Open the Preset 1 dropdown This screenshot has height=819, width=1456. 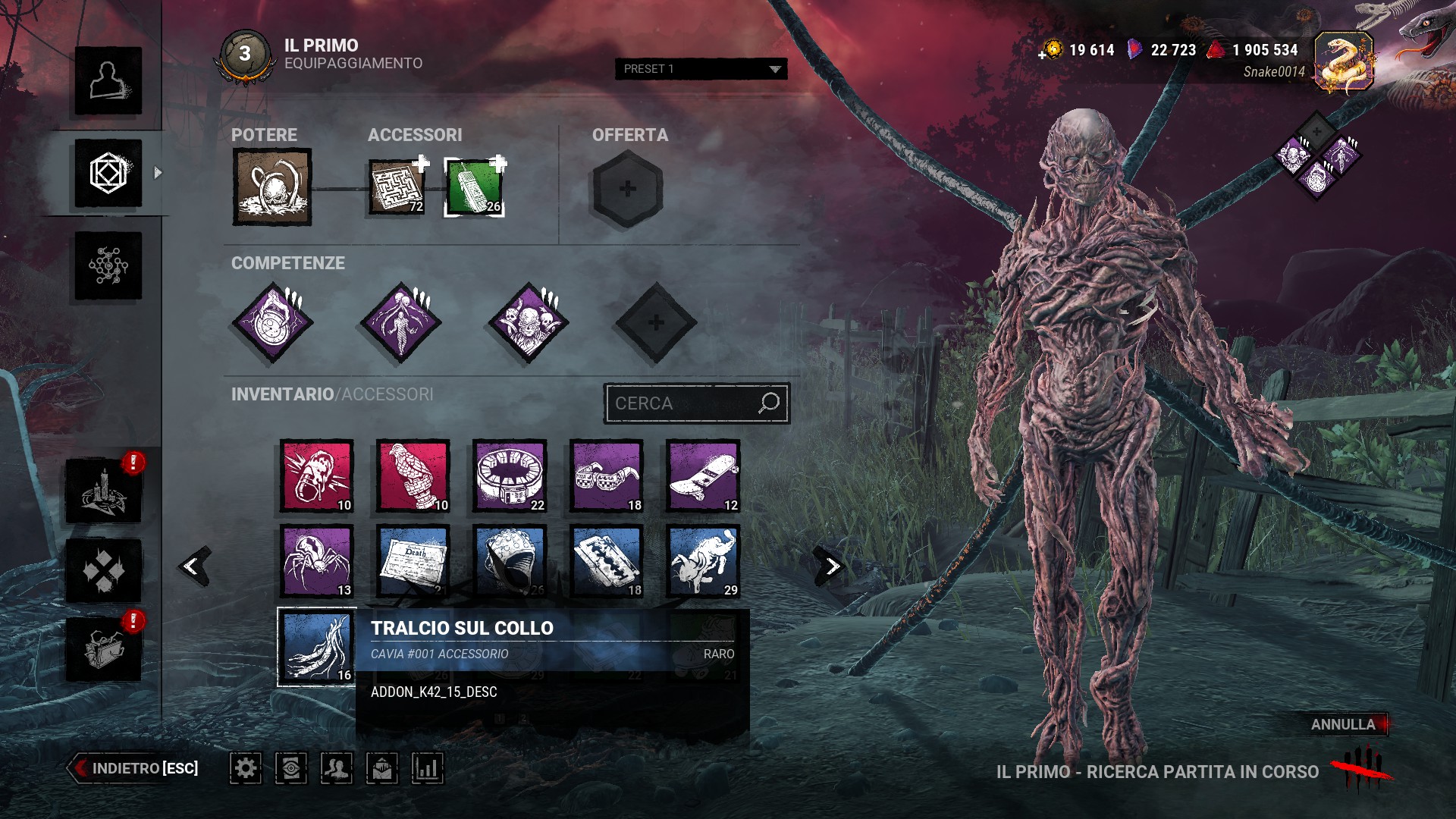(x=701, y=69)
